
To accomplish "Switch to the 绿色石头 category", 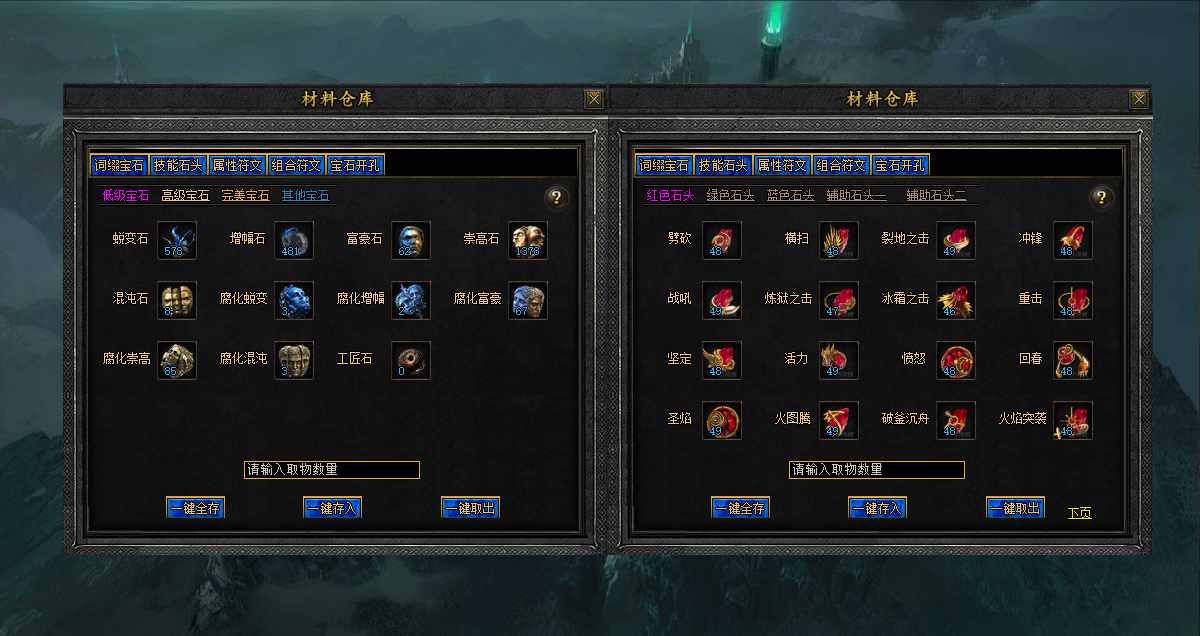I will point(730,196).
